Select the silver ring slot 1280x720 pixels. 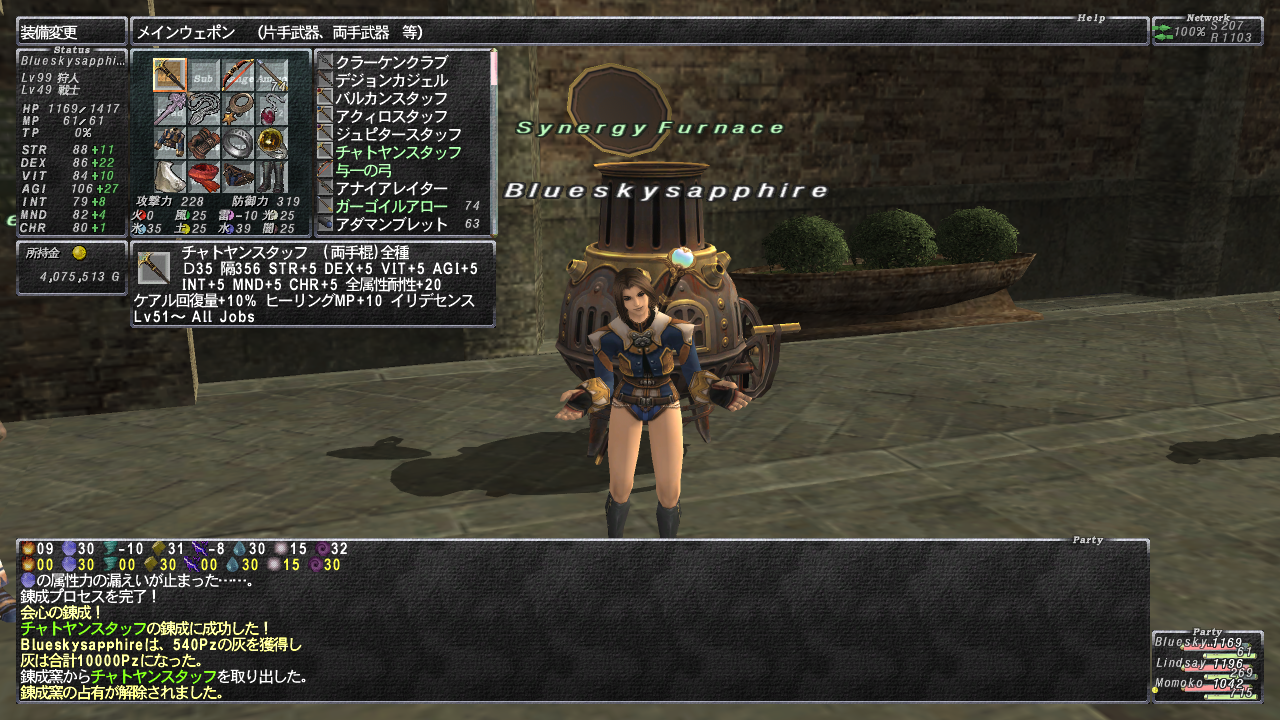click(x=237, y=142)
